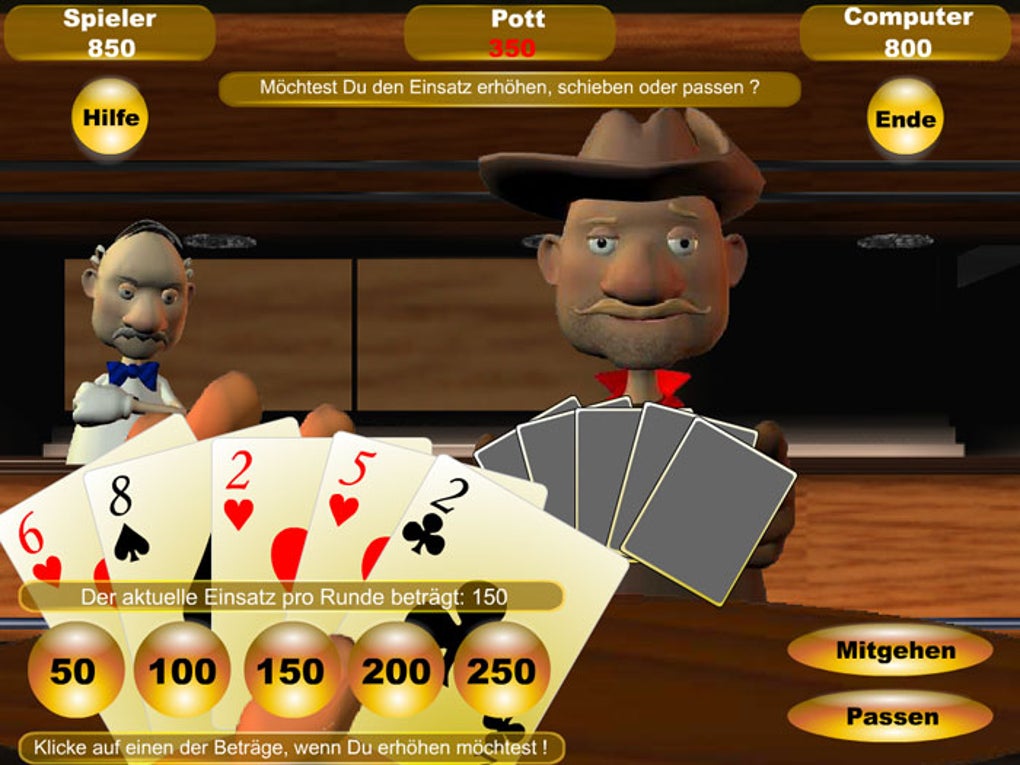Screen dimensions: 1020x765
Task: Open the Hilfe help button
Action: point(110,117)
